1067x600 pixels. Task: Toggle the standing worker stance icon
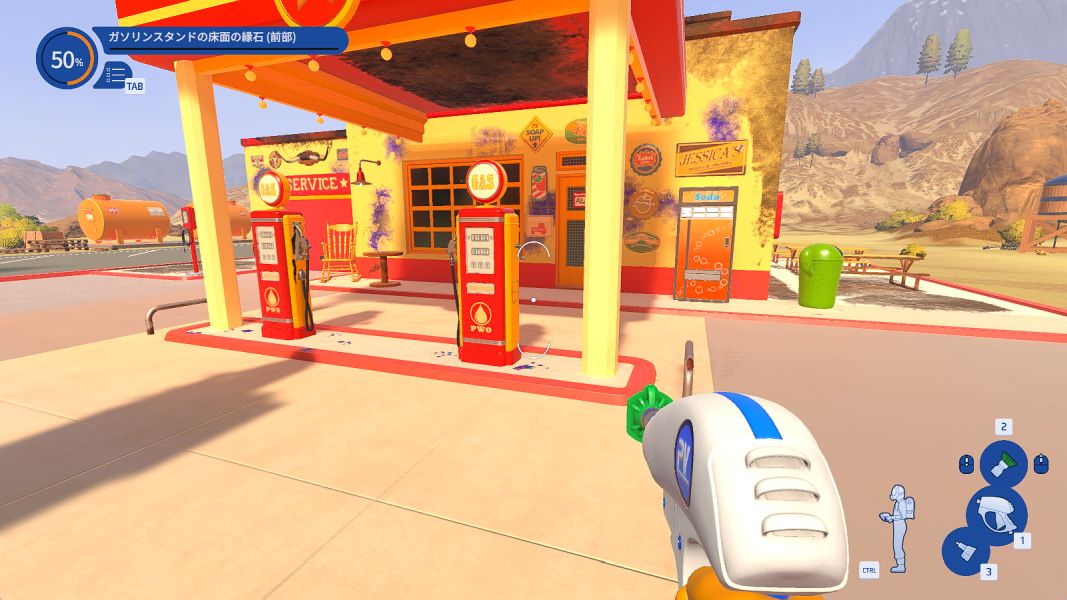click(897, 526)
